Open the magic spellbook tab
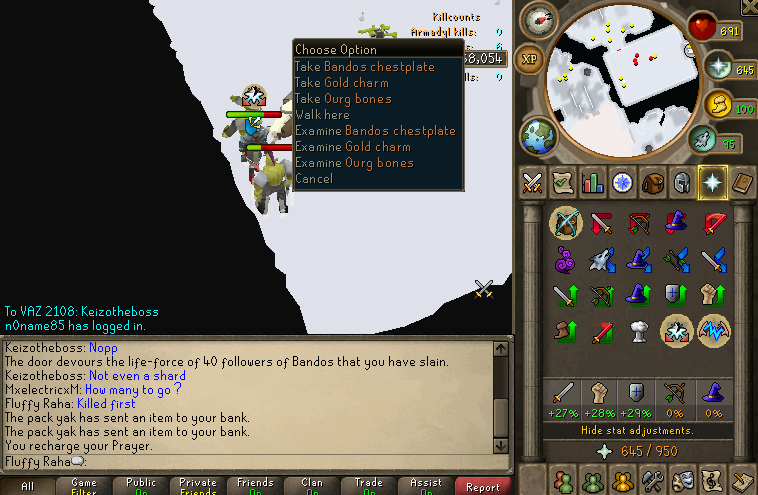Viewport: 758px width, 495px height. click(x=741, y=183)
